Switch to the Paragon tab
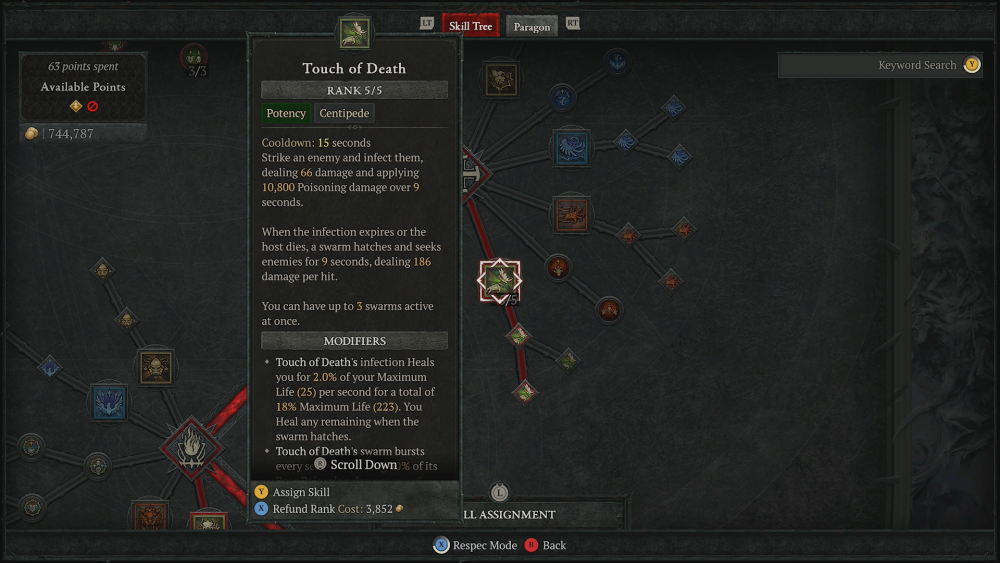The width and height of the screenshot is (1000, 563). [531, 26]
